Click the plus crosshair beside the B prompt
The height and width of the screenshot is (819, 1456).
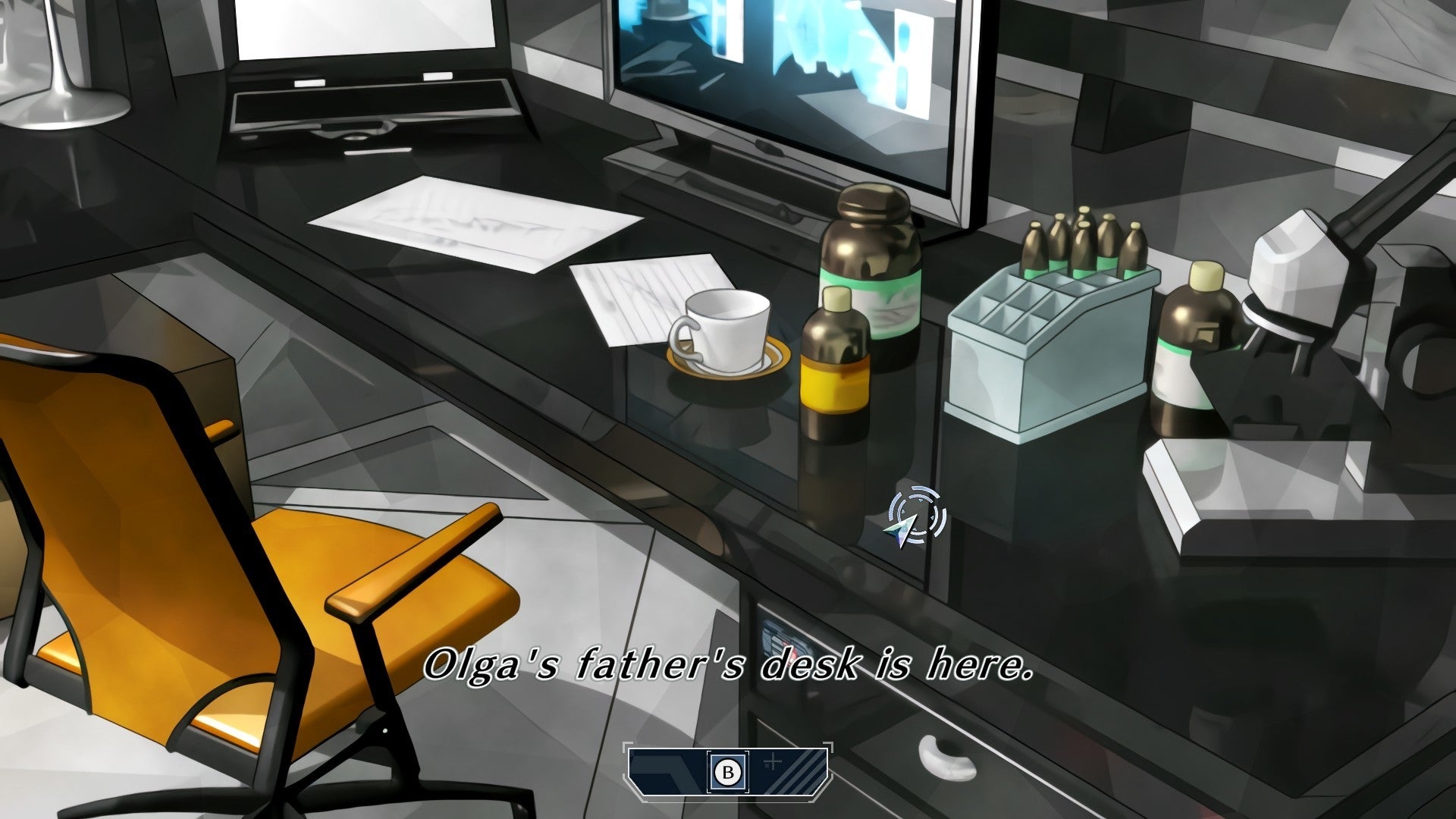pos(773,762)
